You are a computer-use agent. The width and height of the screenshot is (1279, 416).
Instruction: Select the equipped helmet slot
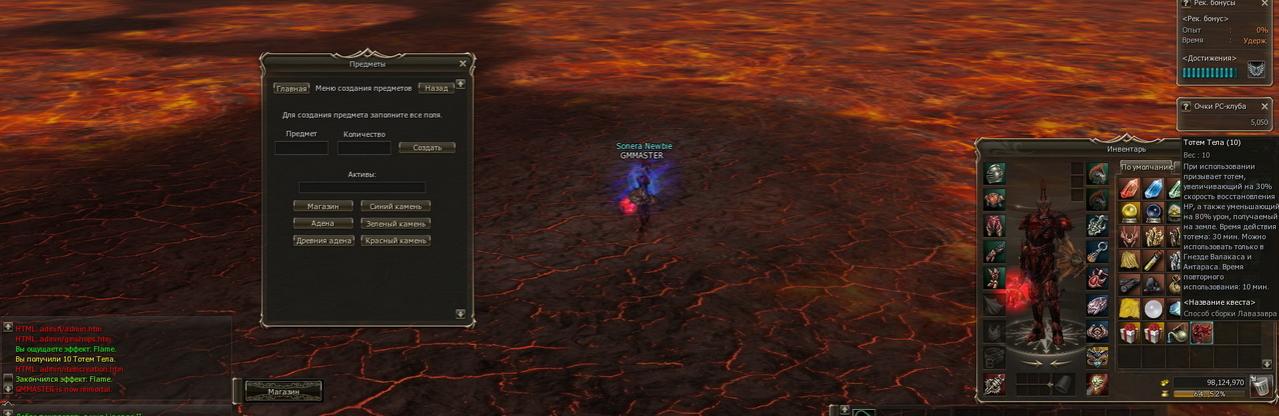pyautogui.click(x=995, y=173)
